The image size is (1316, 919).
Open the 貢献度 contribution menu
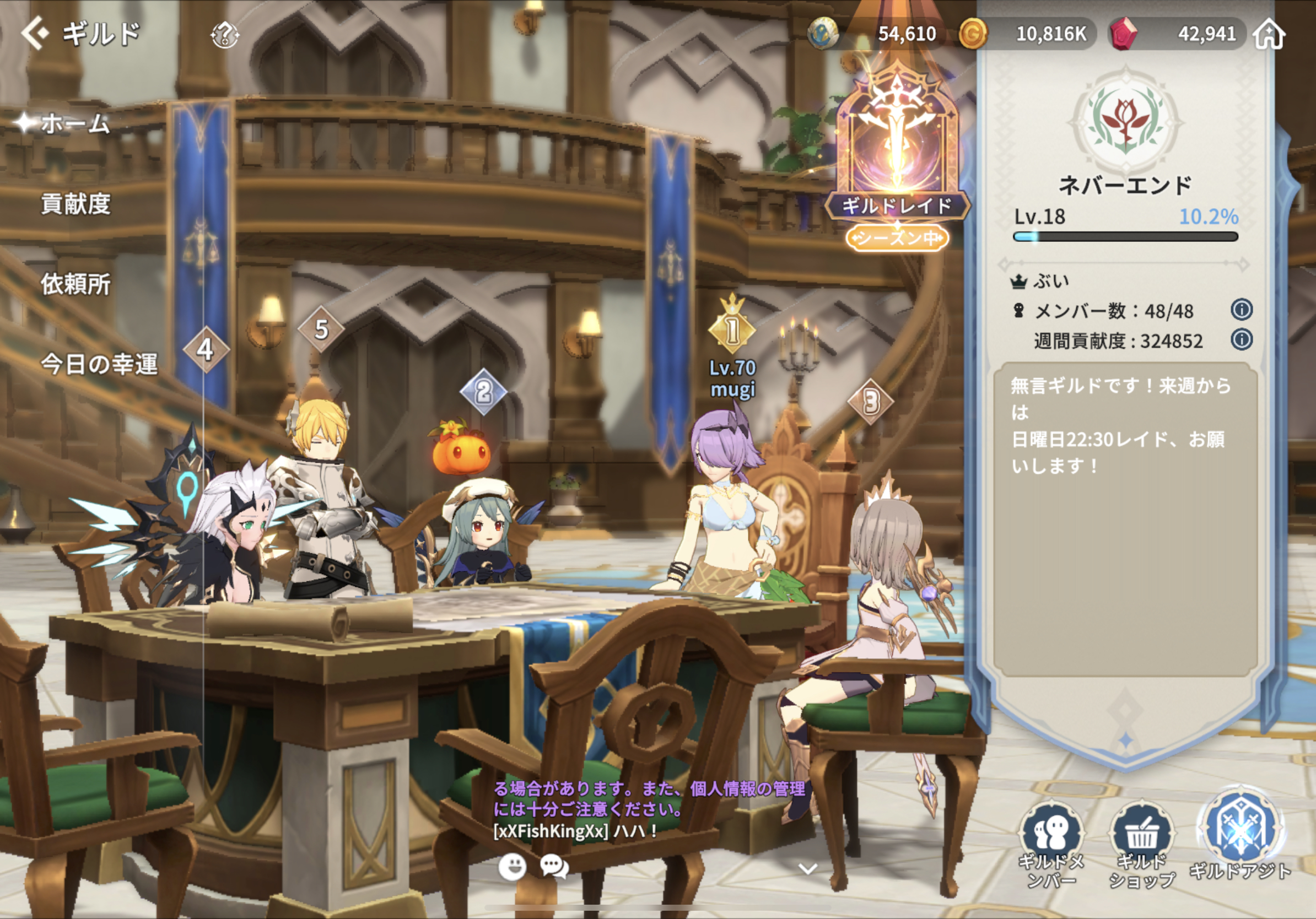75,204
